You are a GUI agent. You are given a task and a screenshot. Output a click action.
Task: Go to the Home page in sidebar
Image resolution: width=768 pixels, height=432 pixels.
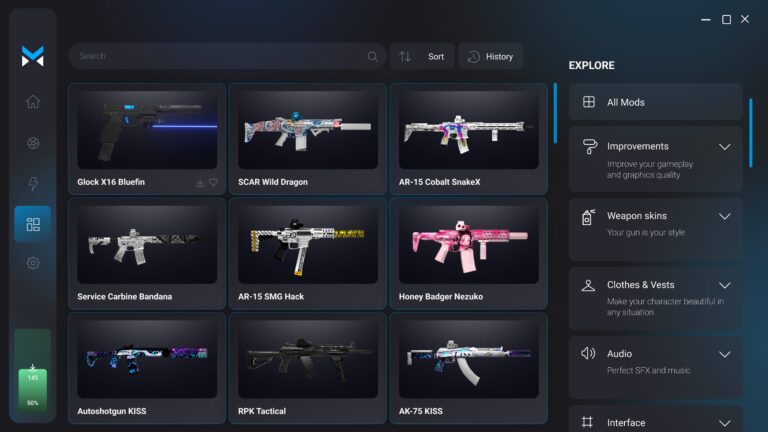point(33,101)
